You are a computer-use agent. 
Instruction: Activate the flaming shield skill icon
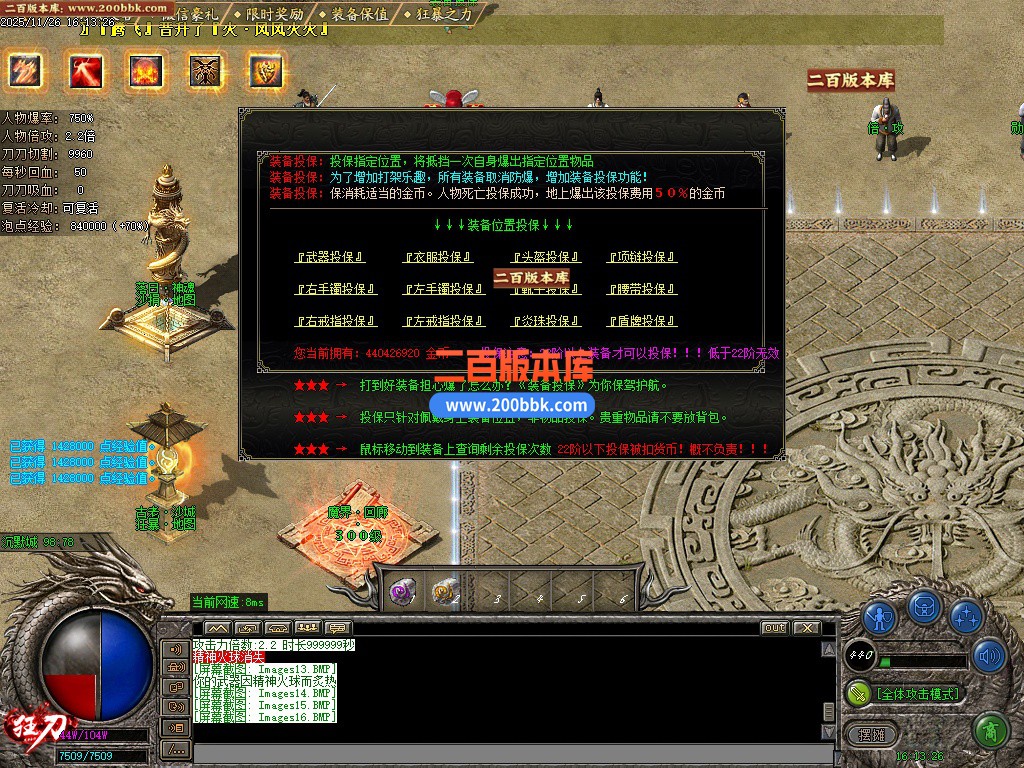tap(266, 70)
